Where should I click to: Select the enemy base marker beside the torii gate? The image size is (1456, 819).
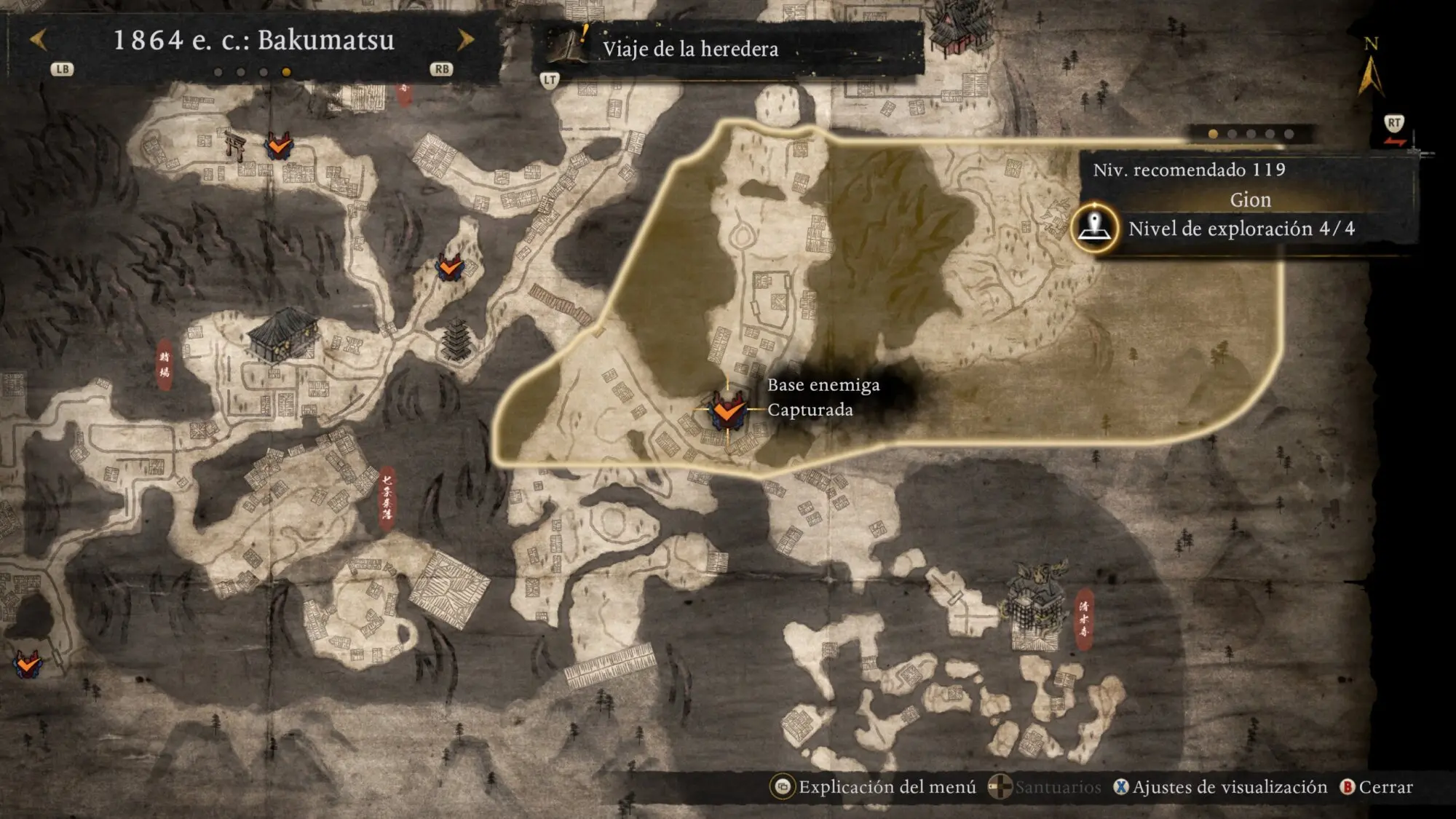point(279,146)
